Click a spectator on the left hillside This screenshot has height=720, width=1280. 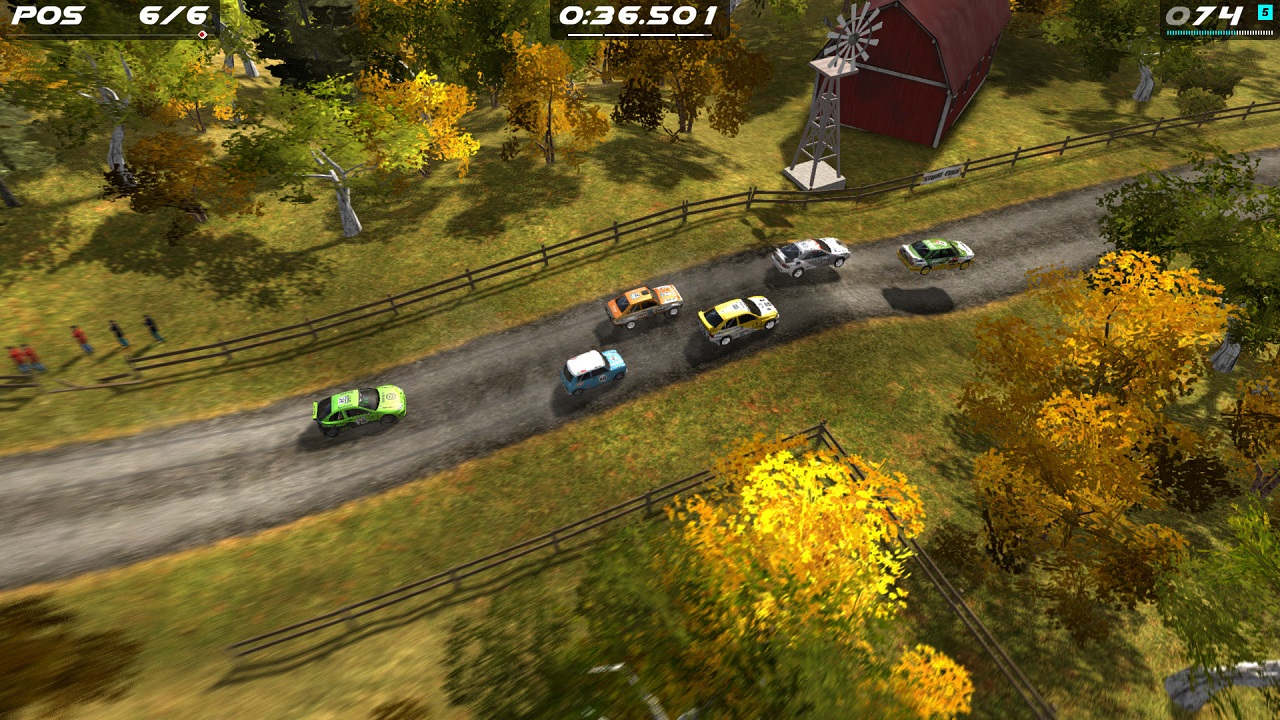tap(80, 338)
